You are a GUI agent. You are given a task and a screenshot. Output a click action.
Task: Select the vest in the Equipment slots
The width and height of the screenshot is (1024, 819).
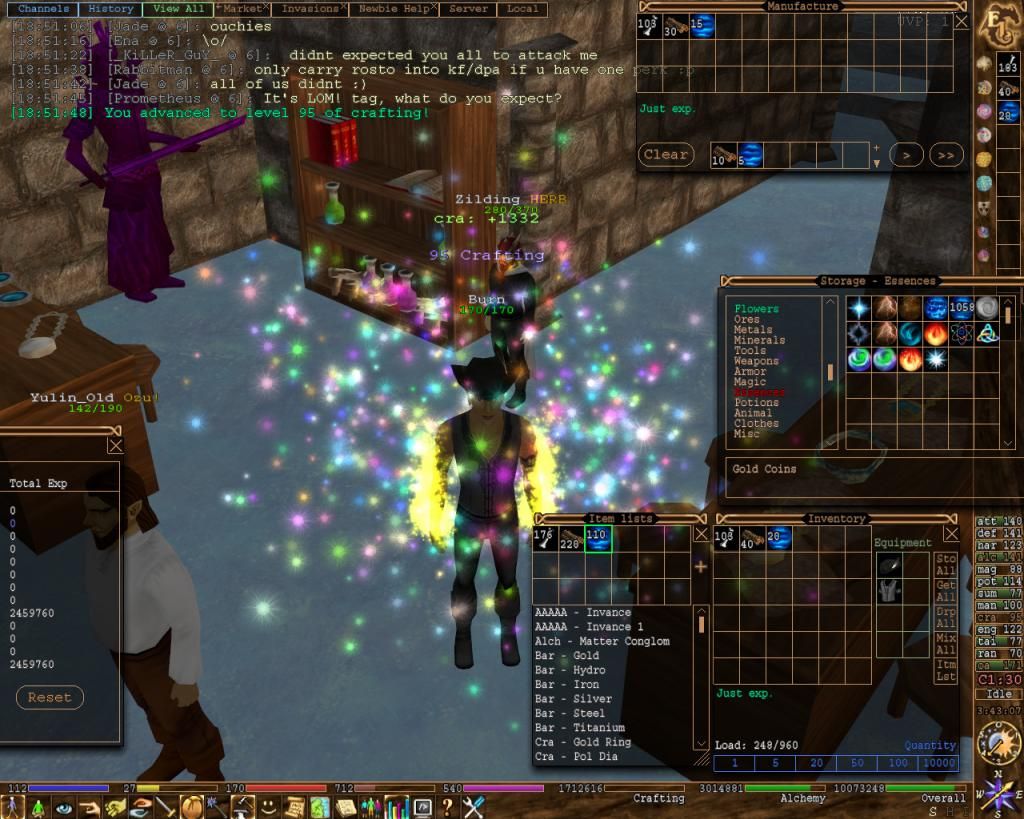888,592
